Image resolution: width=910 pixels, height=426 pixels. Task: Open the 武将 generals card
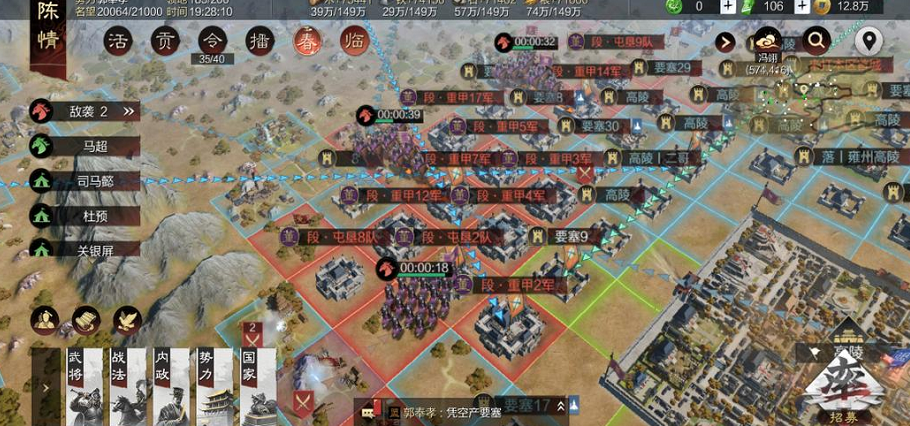click(84, 387)
